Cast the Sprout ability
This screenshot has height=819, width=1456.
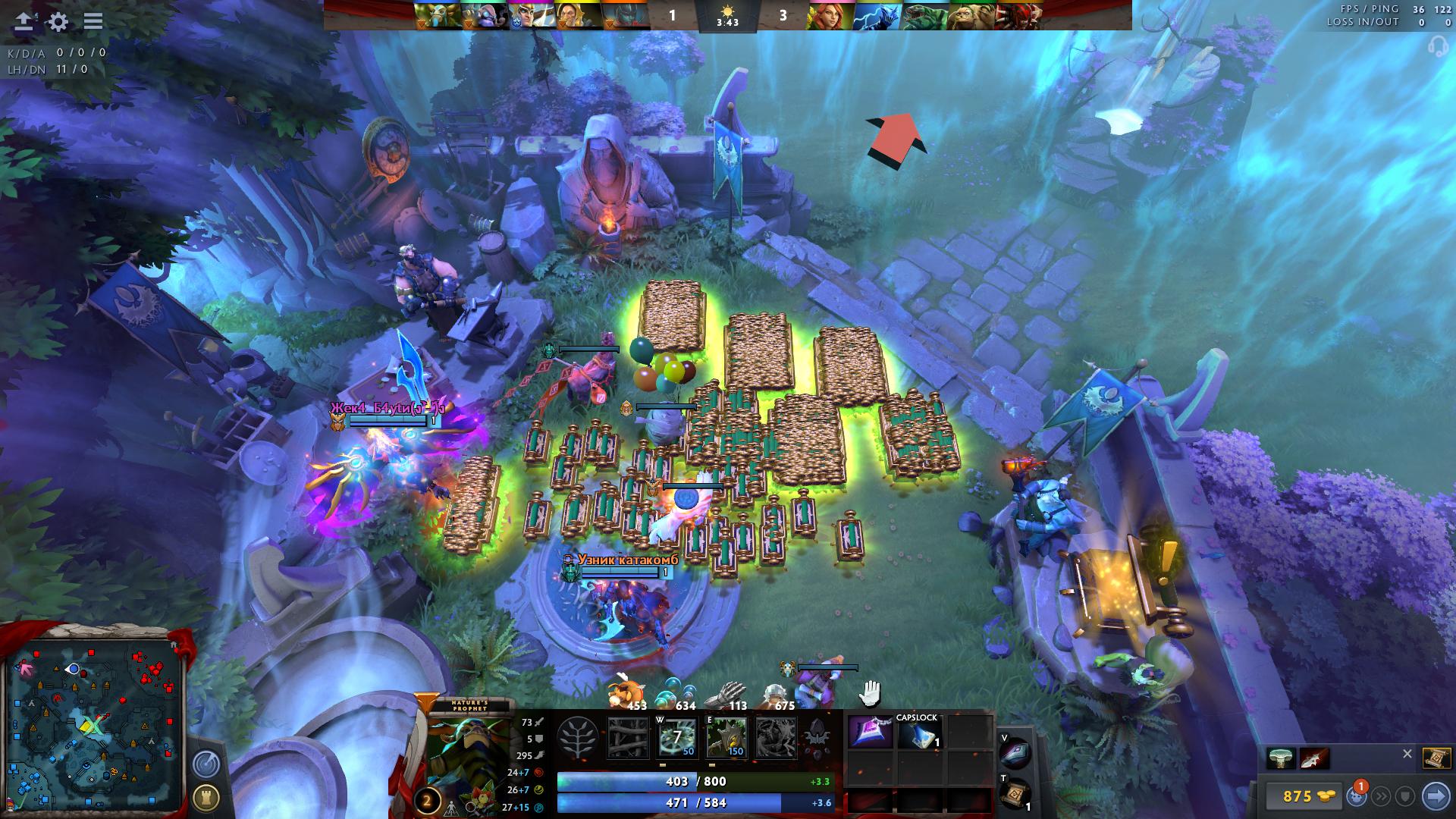pyautogui.click(x=629, y=737)
